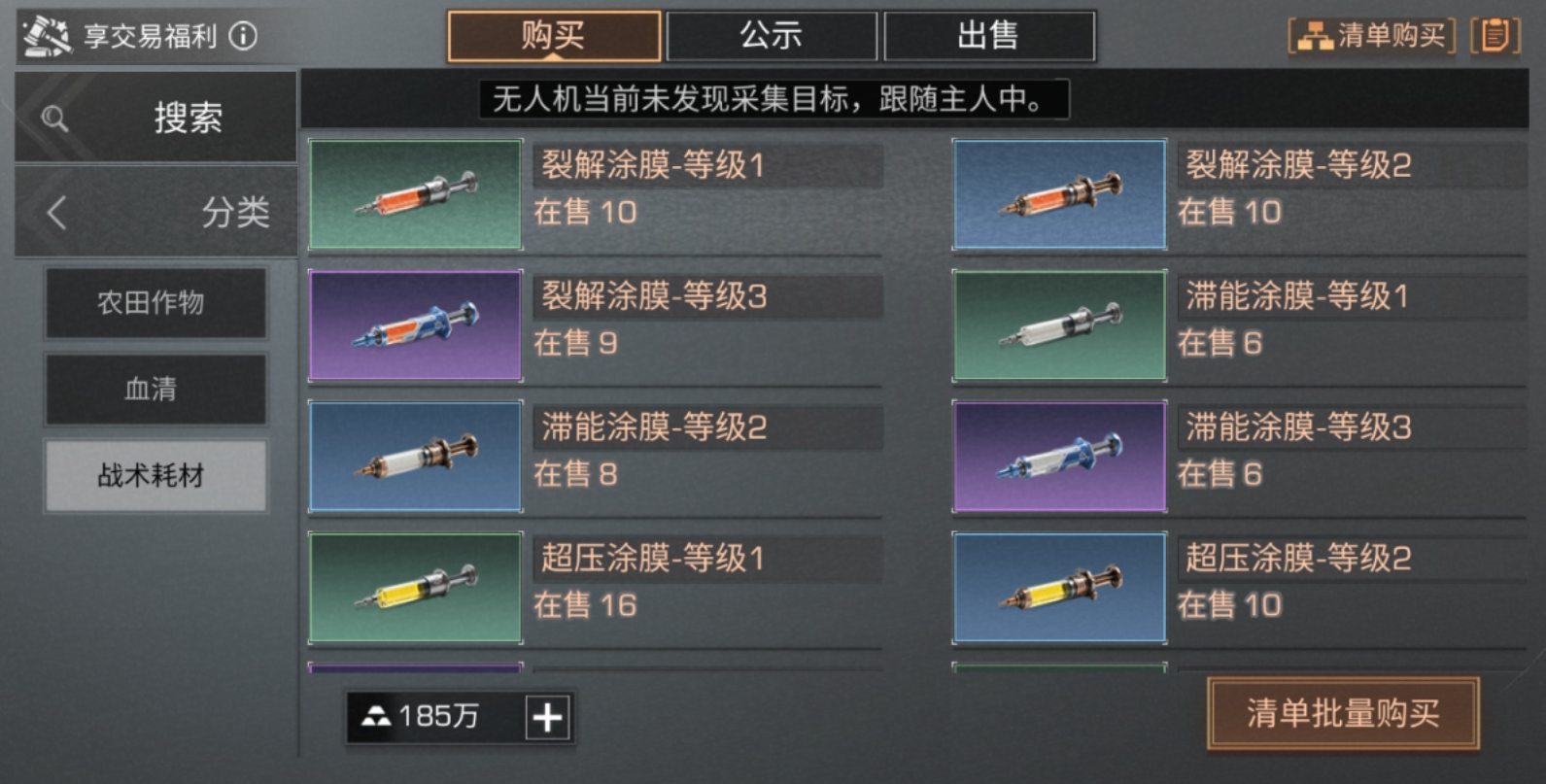This screenshot has width=1546, height=784.
Task: Select the 战术耗材 category filter
Action: (155, 475)
